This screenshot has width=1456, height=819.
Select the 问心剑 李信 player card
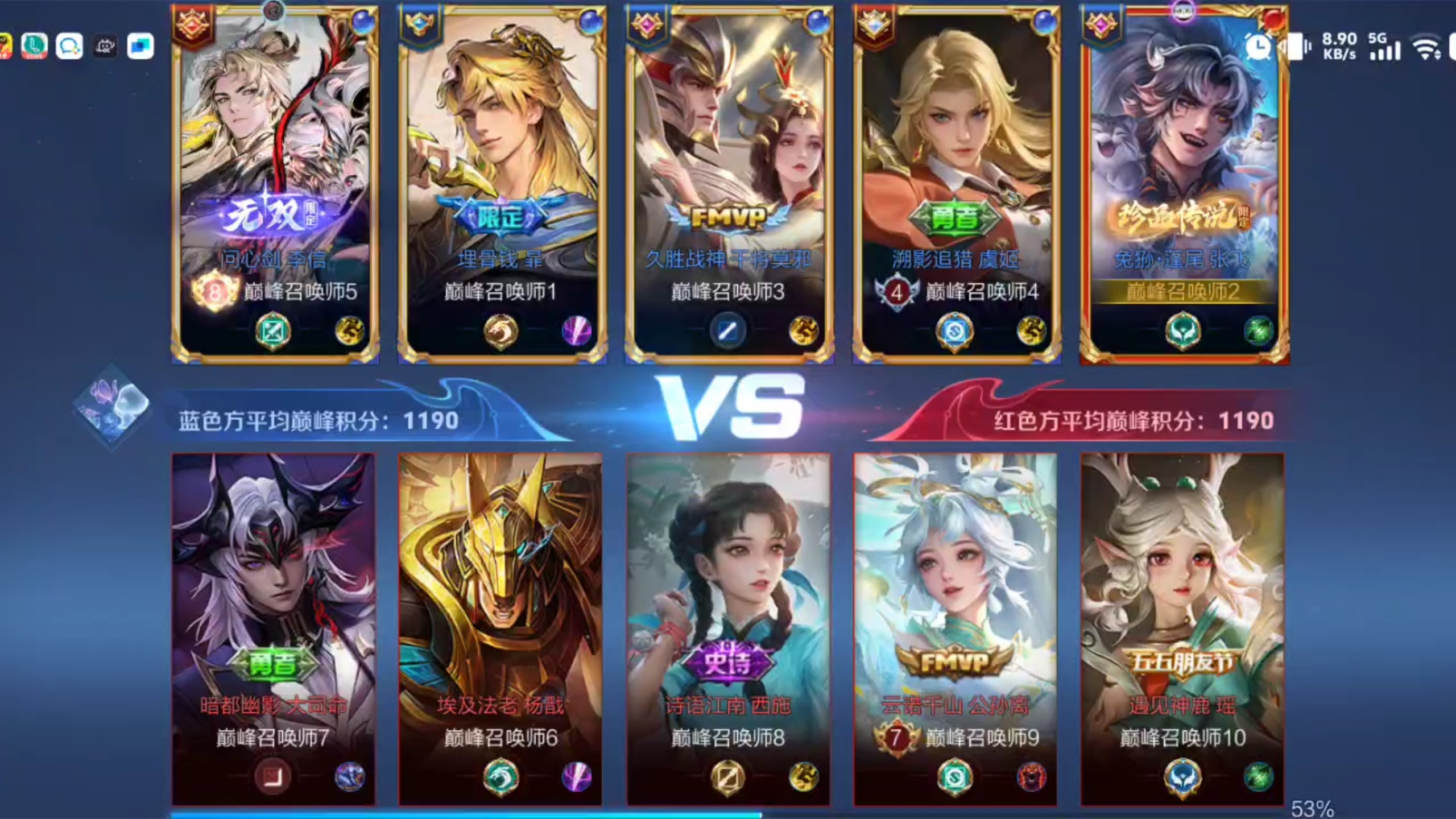[x=275, y=182]
